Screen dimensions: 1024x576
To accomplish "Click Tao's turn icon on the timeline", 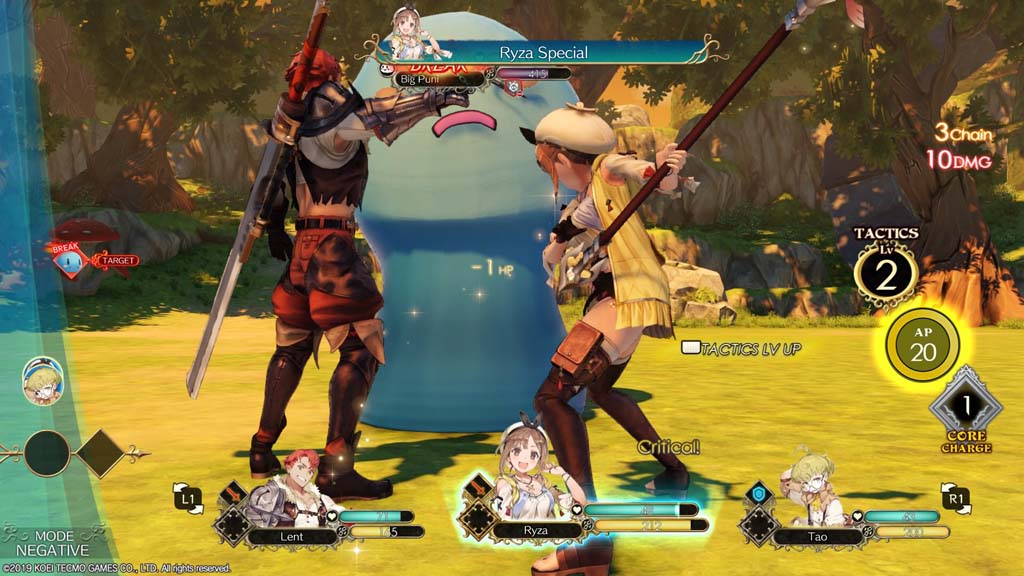I will 43,381.
